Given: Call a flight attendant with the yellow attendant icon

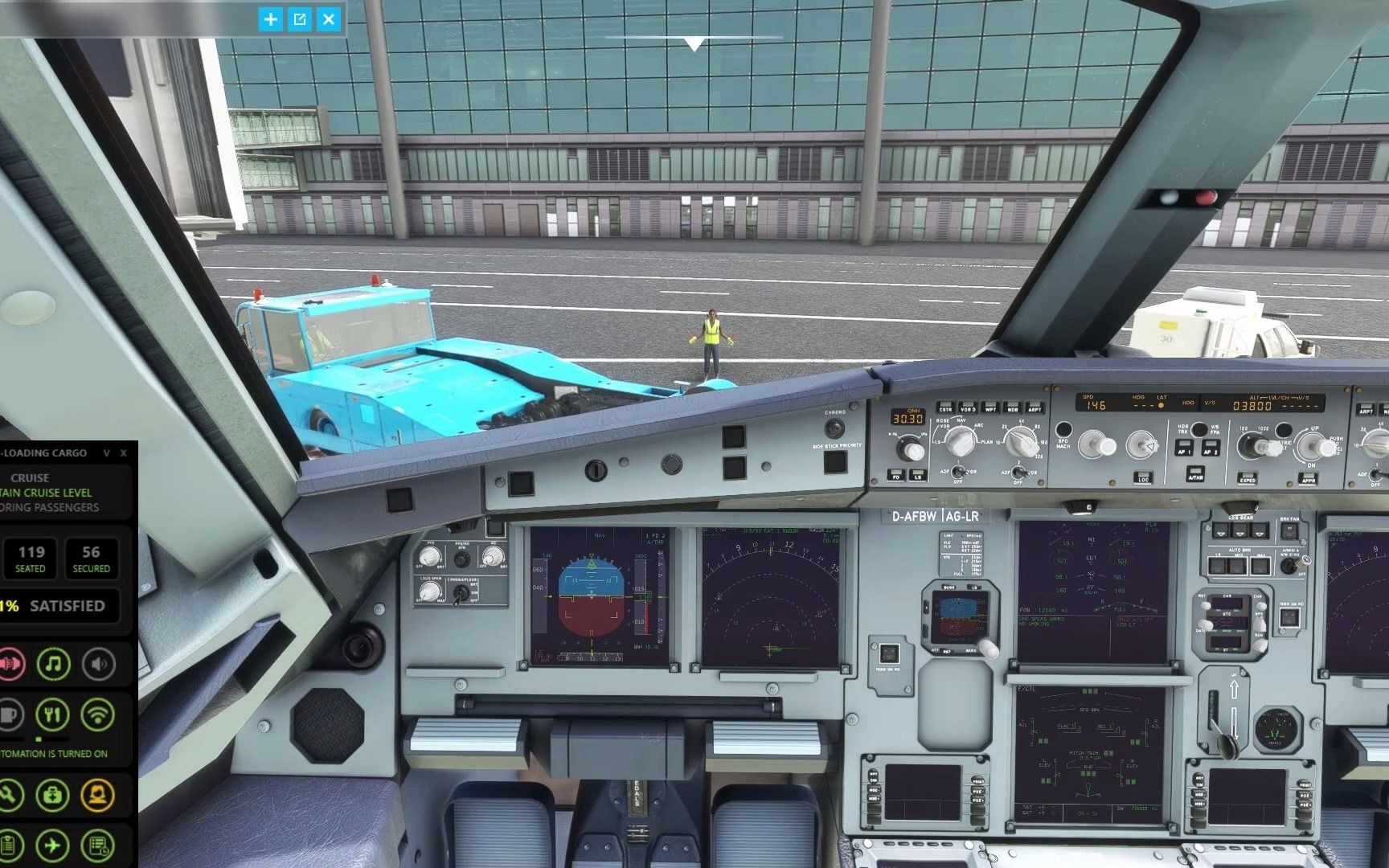Looking at the screenshot, I should point(98,795).
